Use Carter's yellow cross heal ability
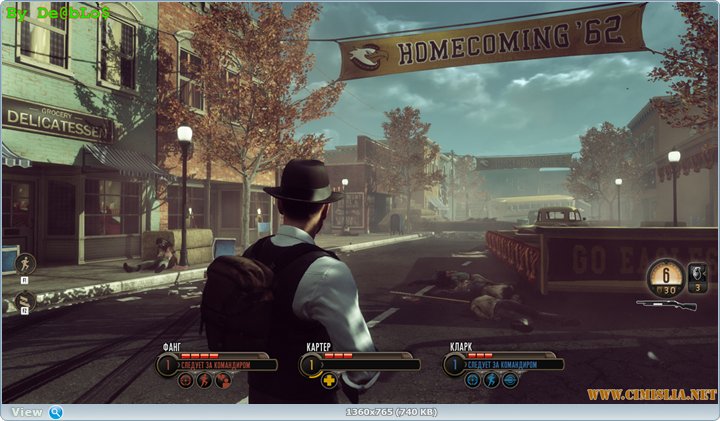 (x=329, y=380)
